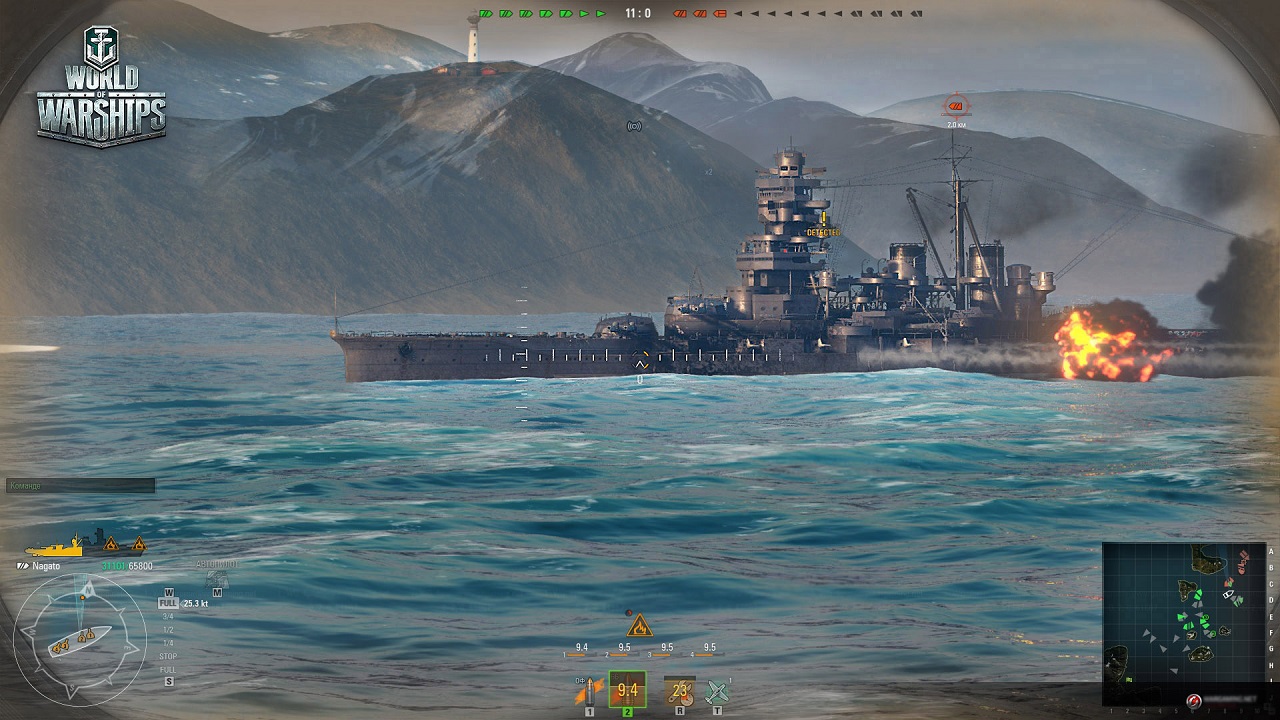Click the team chat input box
The image size is (1280, 720).
[x=80, y=486]
